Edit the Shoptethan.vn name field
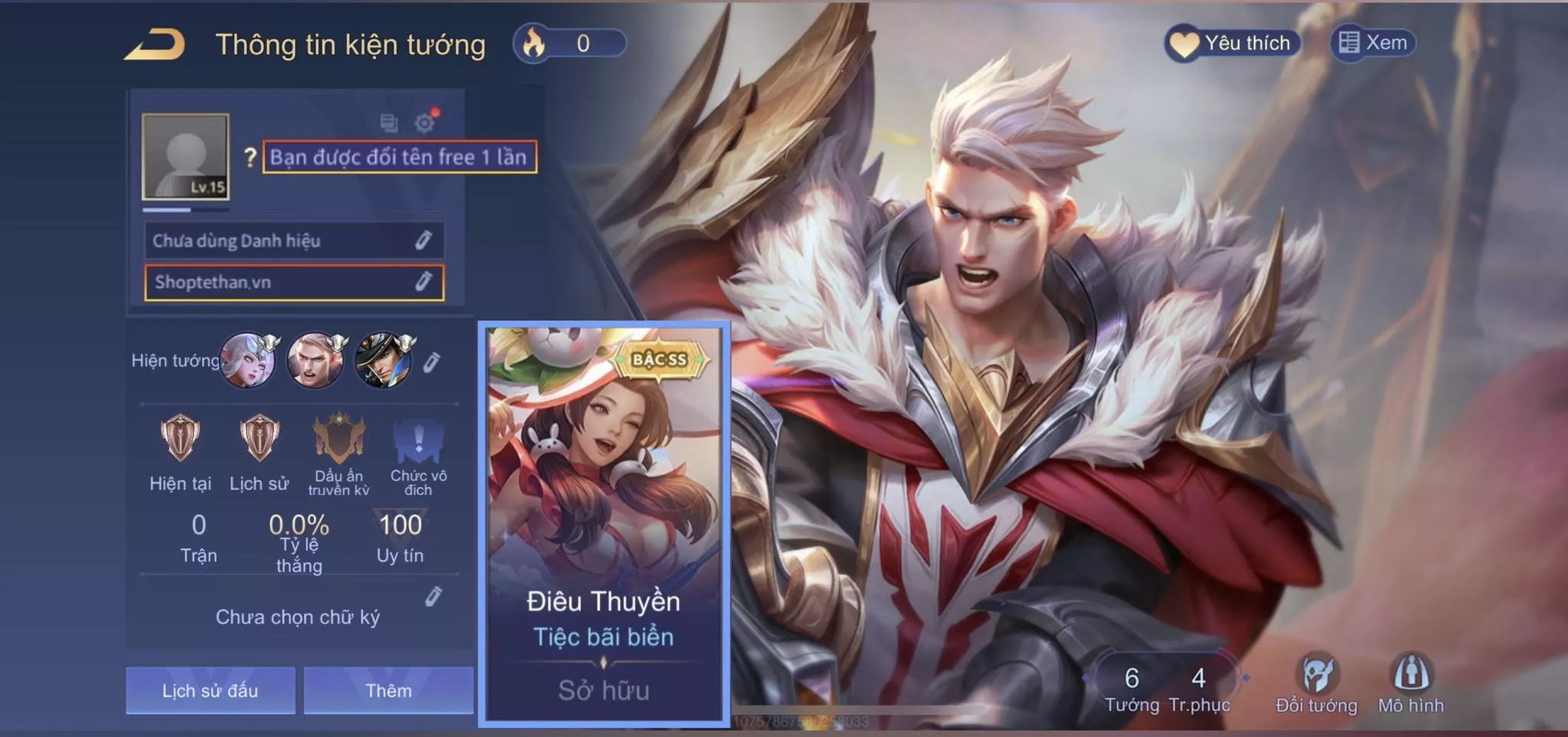 pyautogui.click(x=423, y=282)
